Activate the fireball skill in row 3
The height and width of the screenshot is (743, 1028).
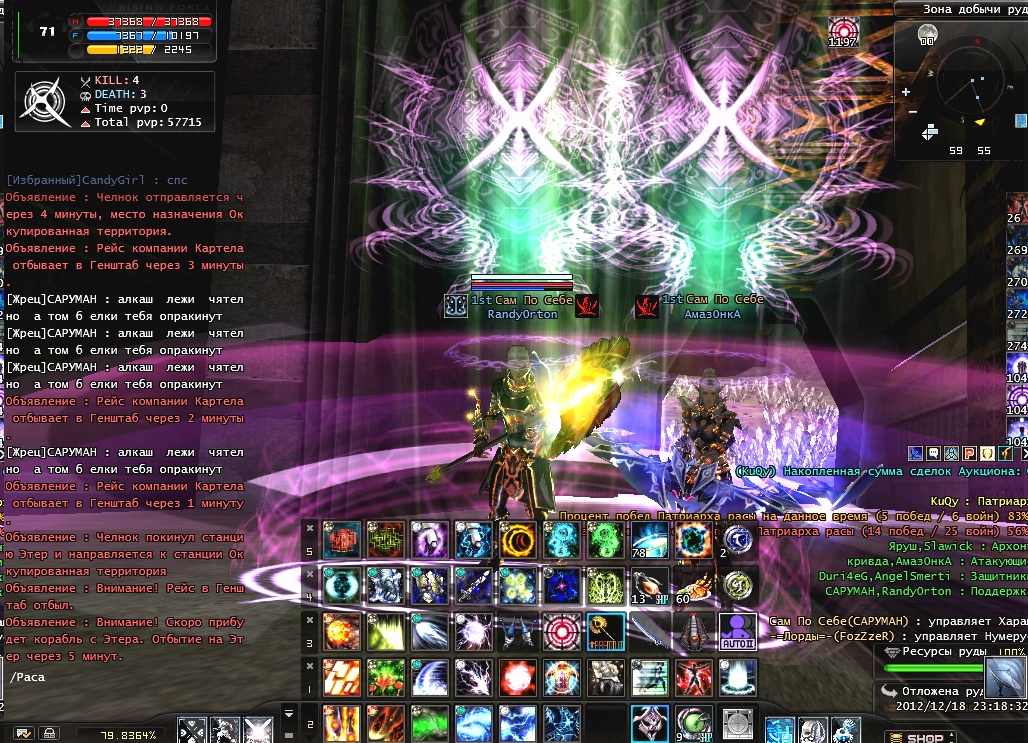pyautogui.click(x=340, y=632)
